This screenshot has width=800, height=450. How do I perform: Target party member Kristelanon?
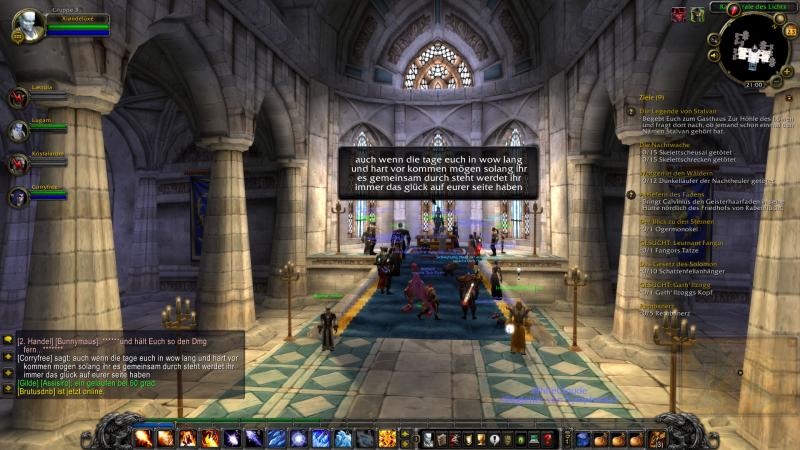[18, 164]
